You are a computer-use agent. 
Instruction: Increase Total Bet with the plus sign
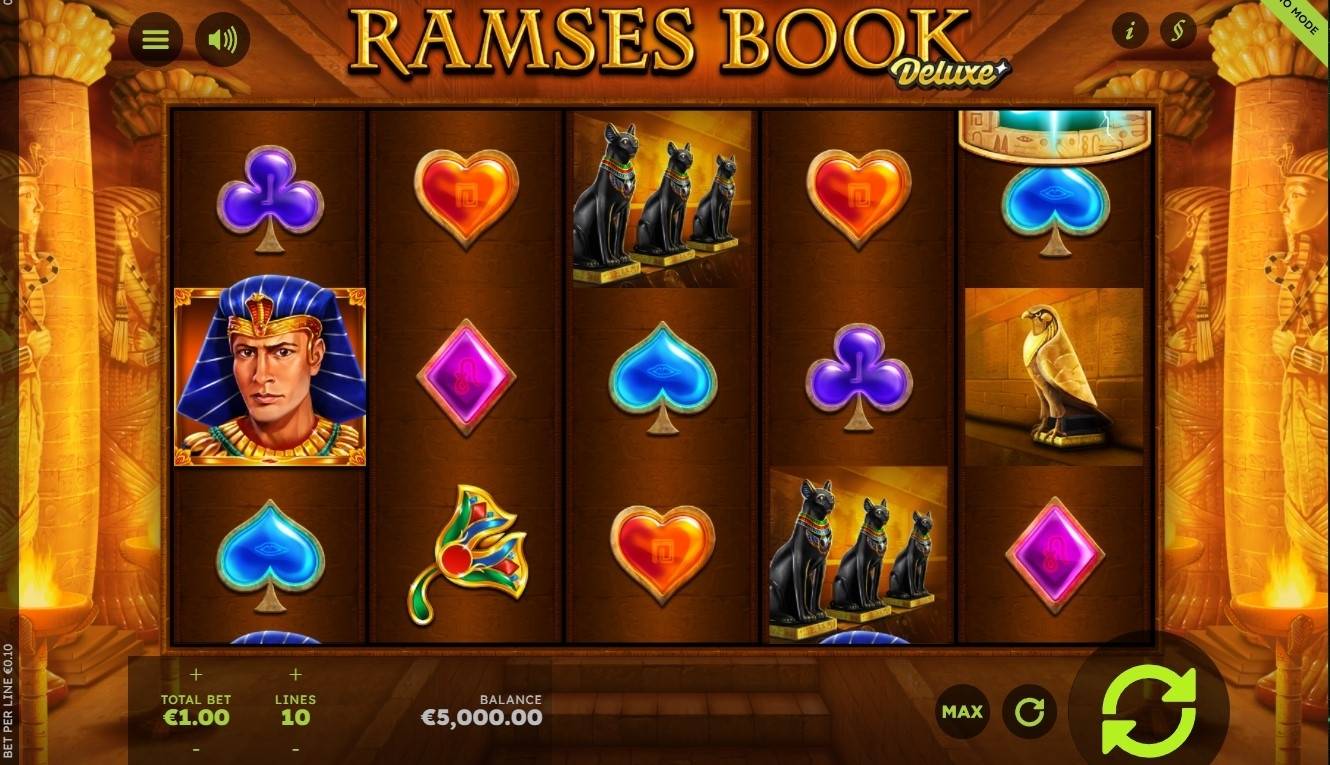tap(196, 674)
